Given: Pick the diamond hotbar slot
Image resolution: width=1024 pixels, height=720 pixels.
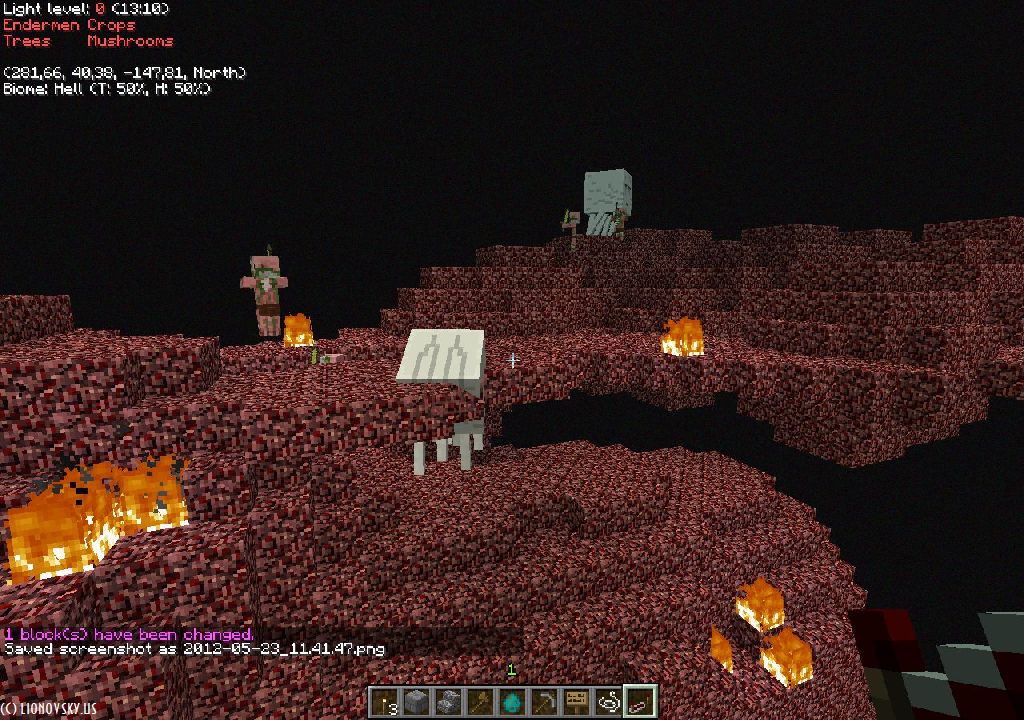Looking at the screenshot, I should pyautogui.click(x=513, y=702).
